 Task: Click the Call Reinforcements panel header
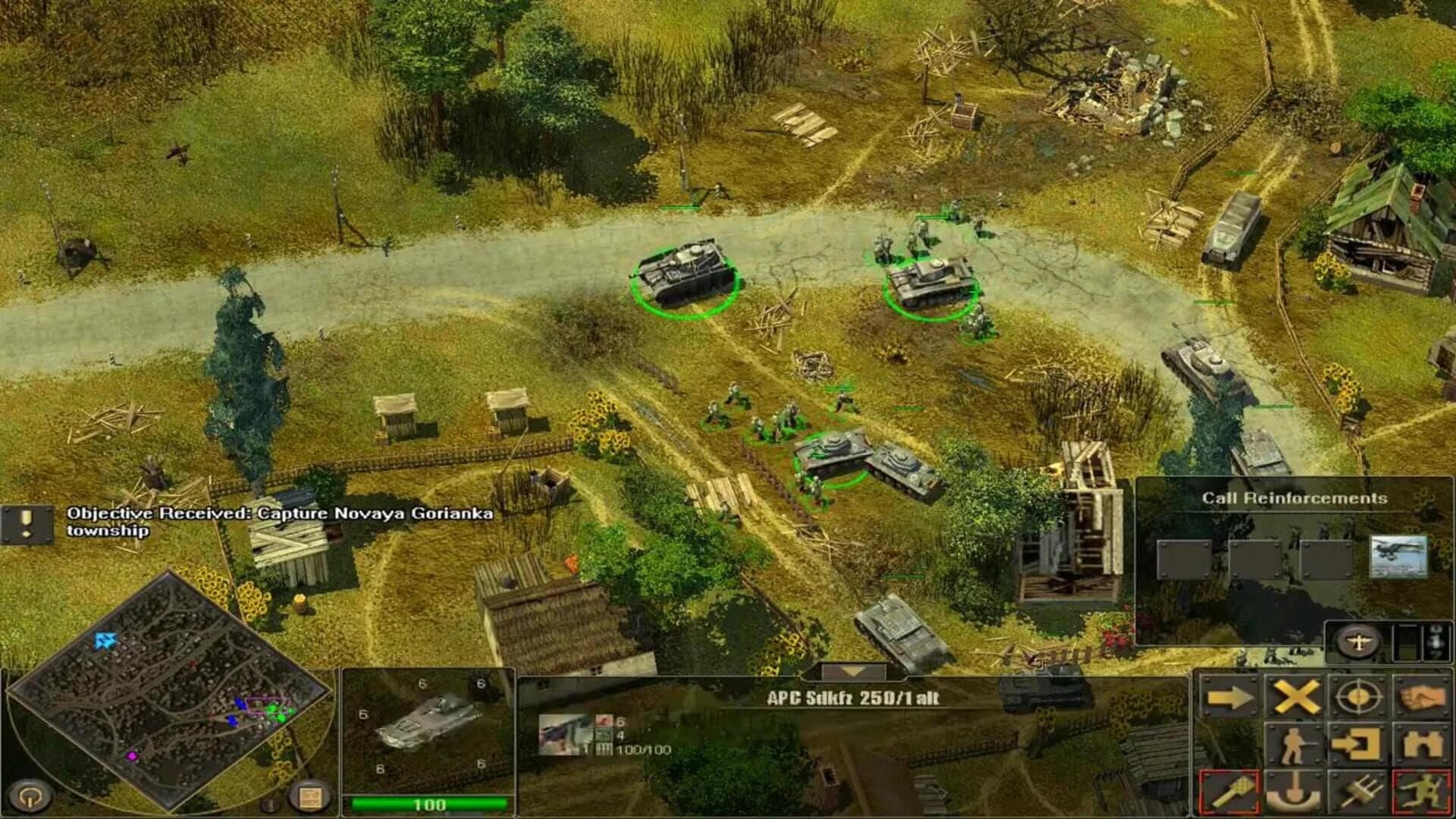[x=1294, y=497]
